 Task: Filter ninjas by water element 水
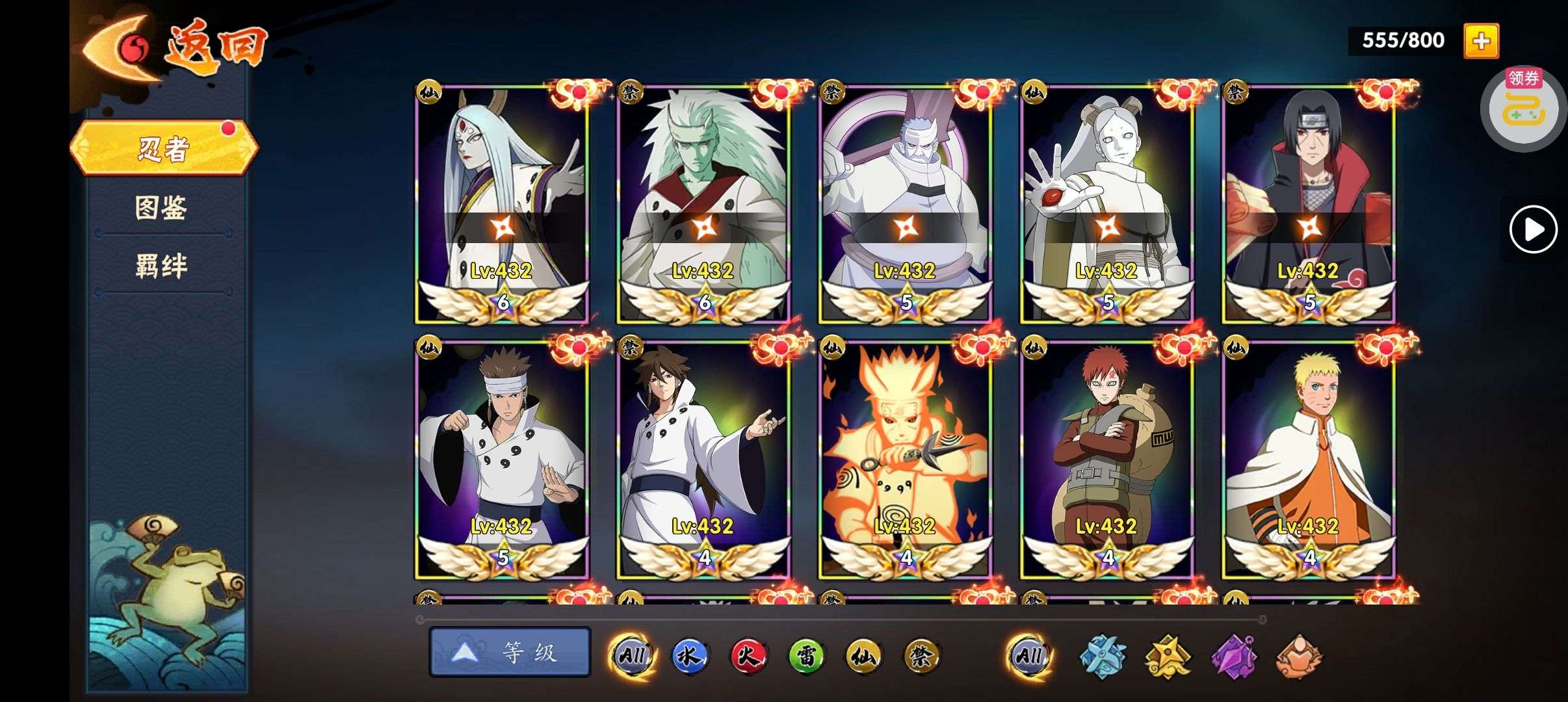(689, 656)
